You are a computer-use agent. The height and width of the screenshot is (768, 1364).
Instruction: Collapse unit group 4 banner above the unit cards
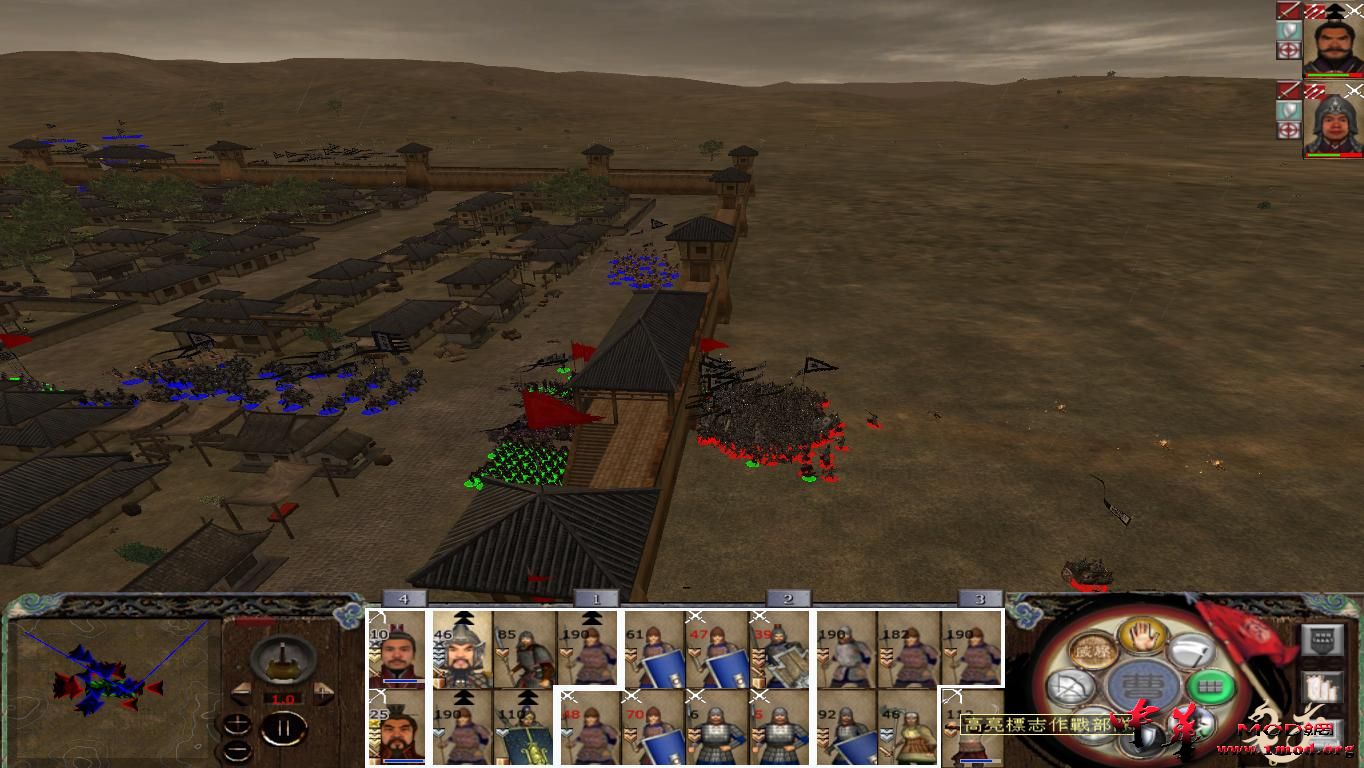(404, 597)
